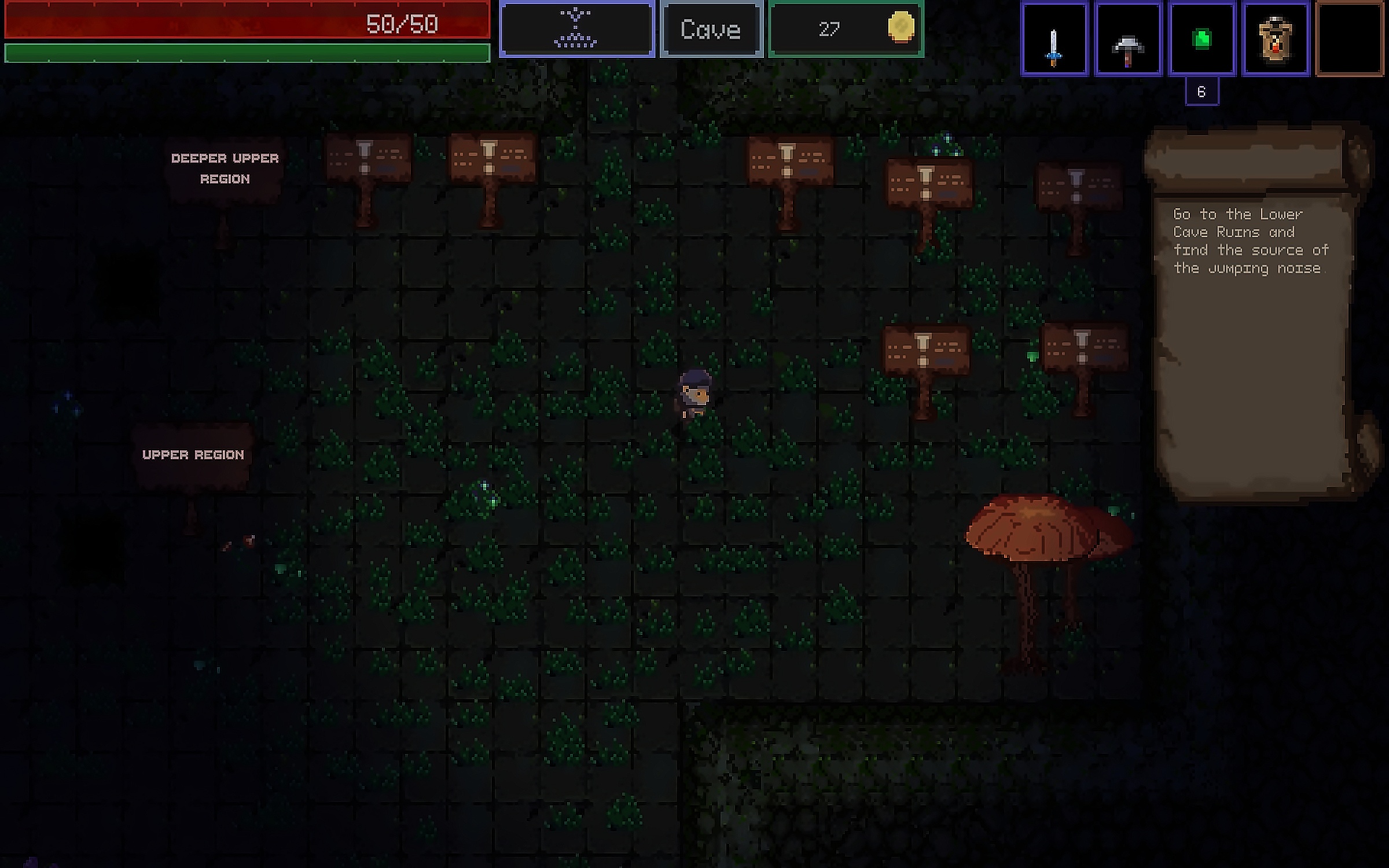1389x868 pixels.
Task: Select the tan shield hotbar slot
Action: tap(1276, 39)
